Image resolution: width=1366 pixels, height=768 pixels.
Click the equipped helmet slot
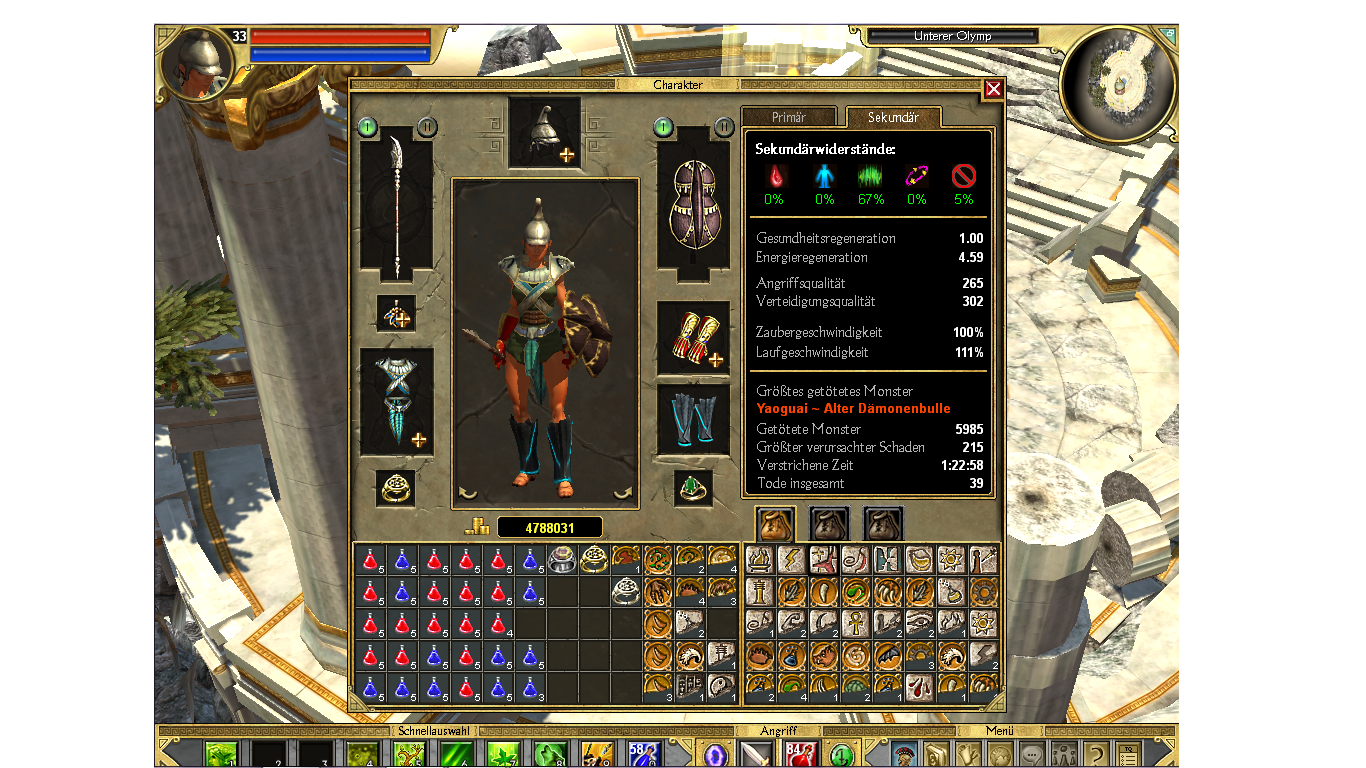pyautogui.click(x=544, y=132)
